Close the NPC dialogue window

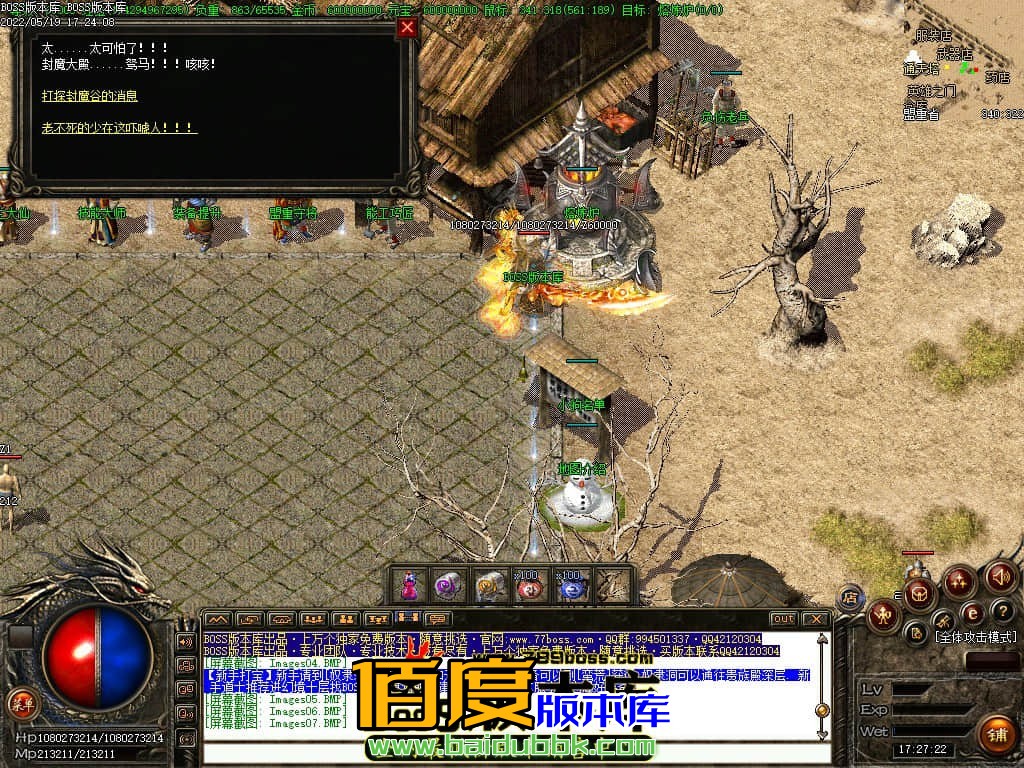tap(407, 27)
